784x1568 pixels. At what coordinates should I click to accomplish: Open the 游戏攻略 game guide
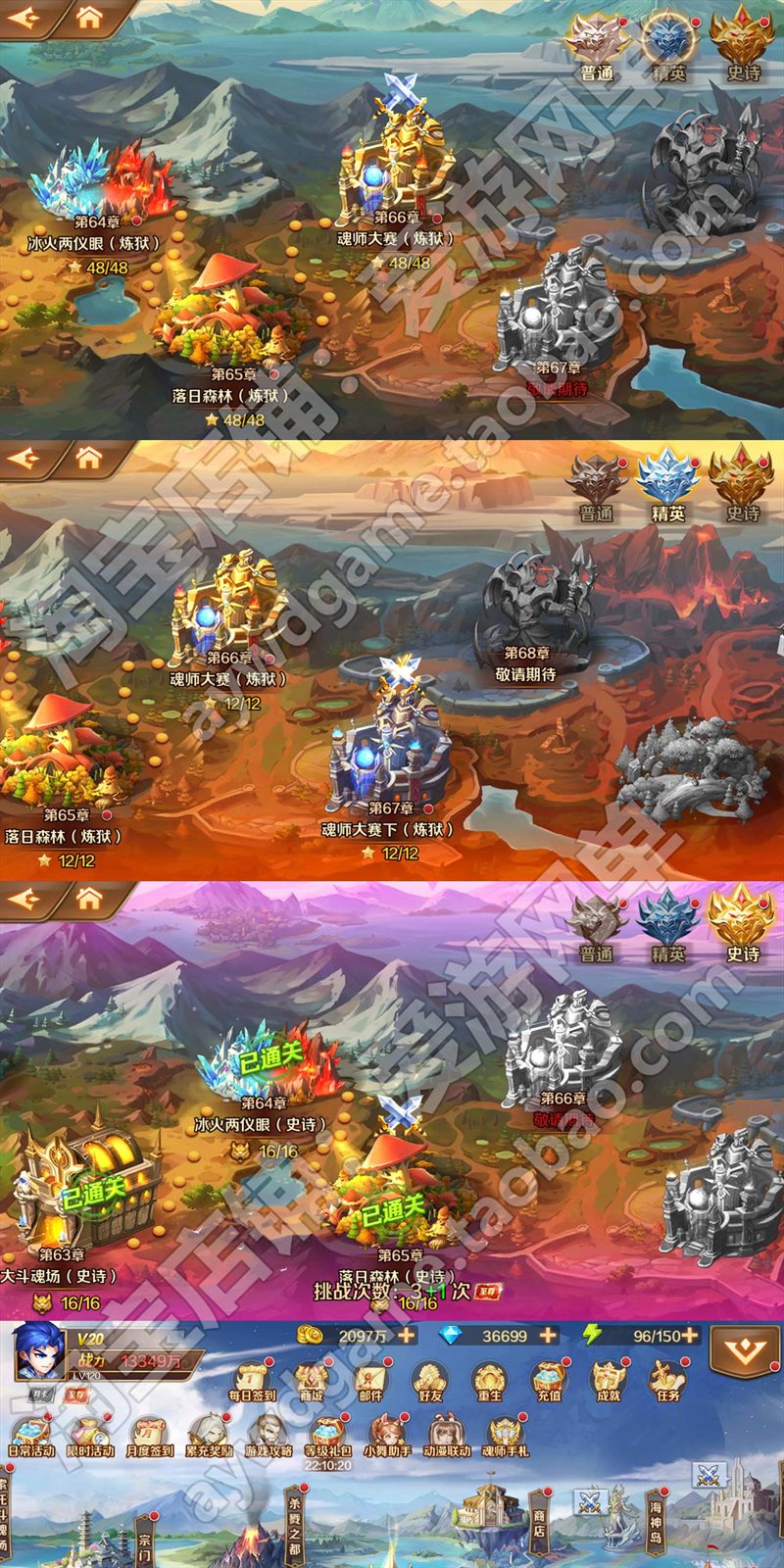[x=268, y=1435]
